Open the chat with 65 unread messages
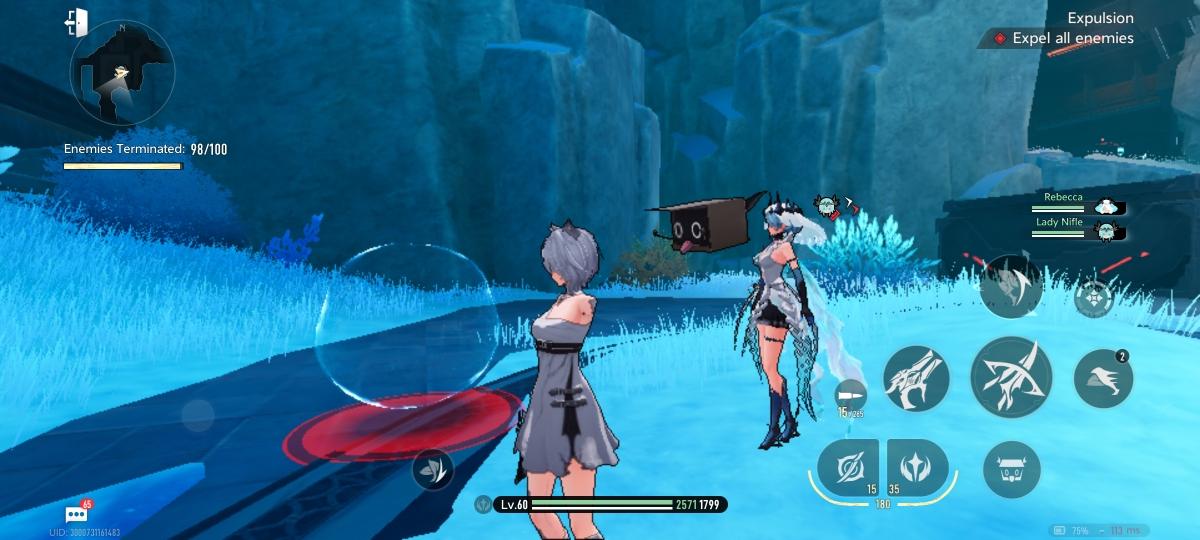This screenshot has width=1200, height=540. (x=76, y=514)
